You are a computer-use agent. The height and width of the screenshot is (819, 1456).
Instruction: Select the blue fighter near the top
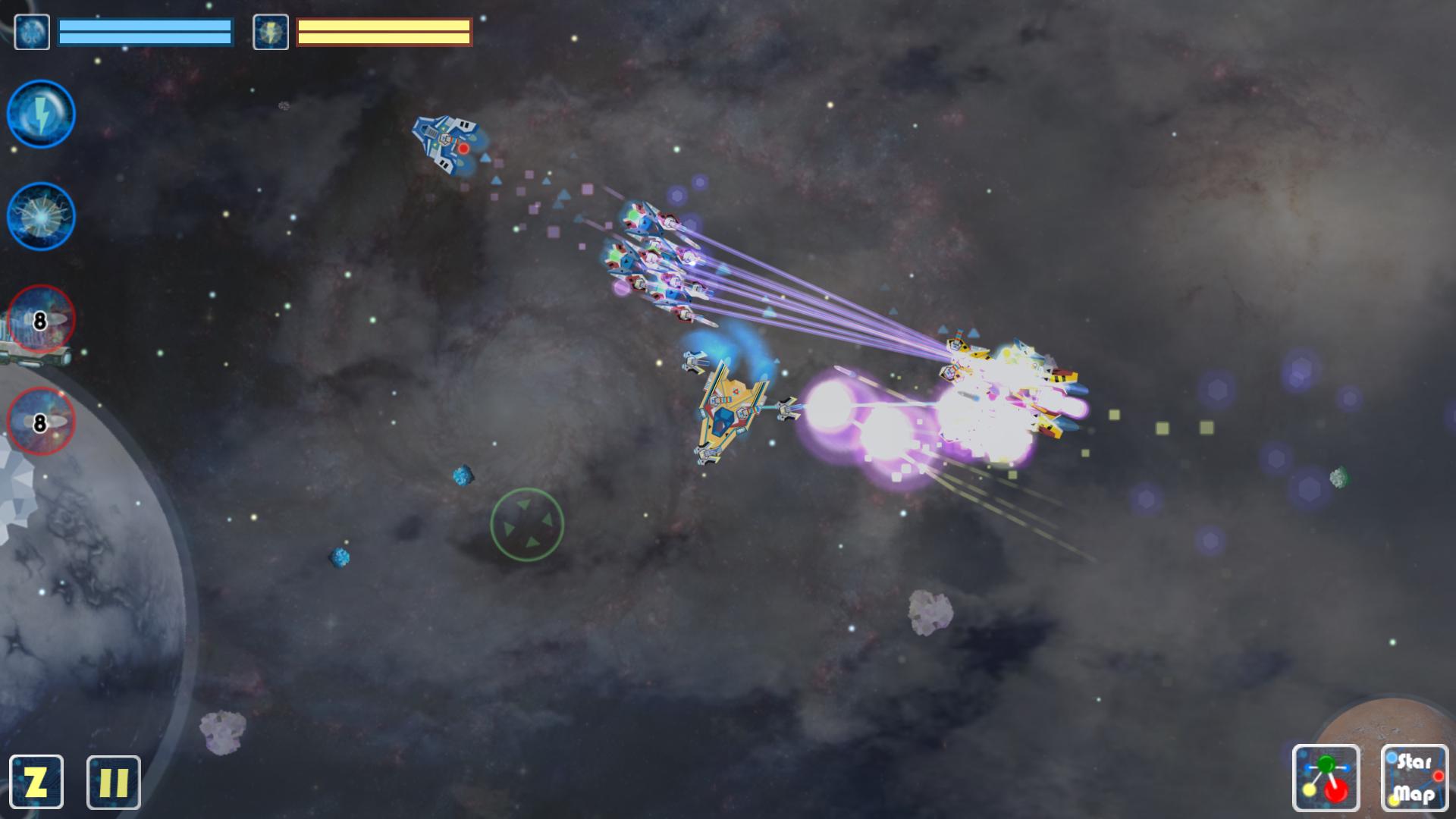[x=444, y=144]
